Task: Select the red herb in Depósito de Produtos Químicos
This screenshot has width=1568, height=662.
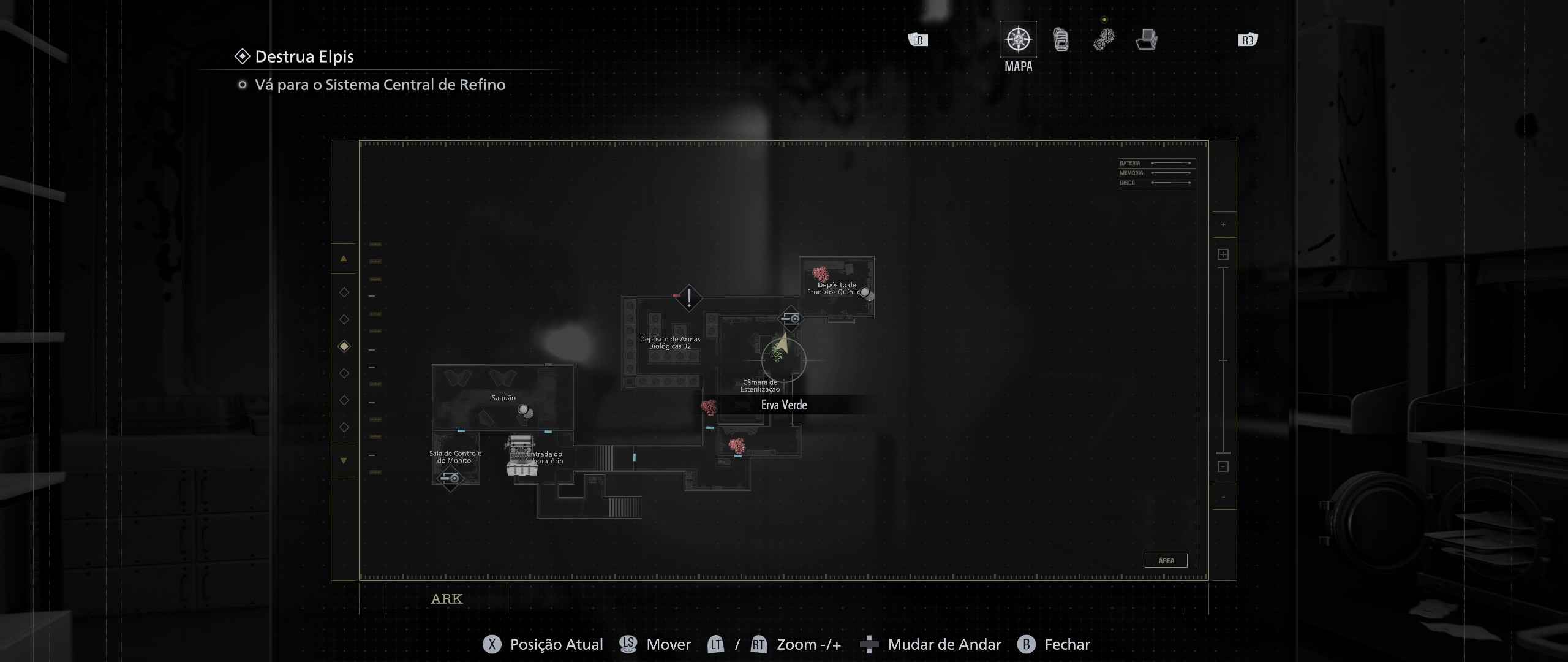Action: tap(820, 273)
